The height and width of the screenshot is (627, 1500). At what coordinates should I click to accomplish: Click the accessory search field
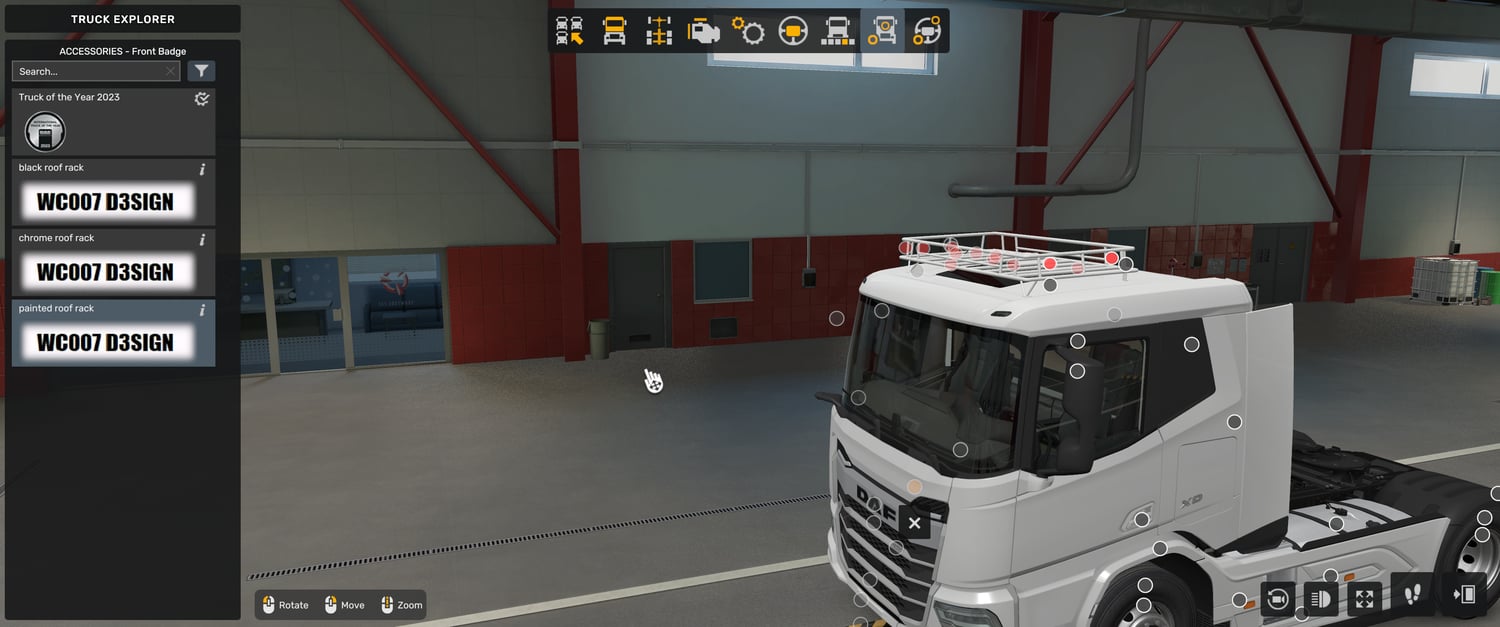tap(88, 72)
